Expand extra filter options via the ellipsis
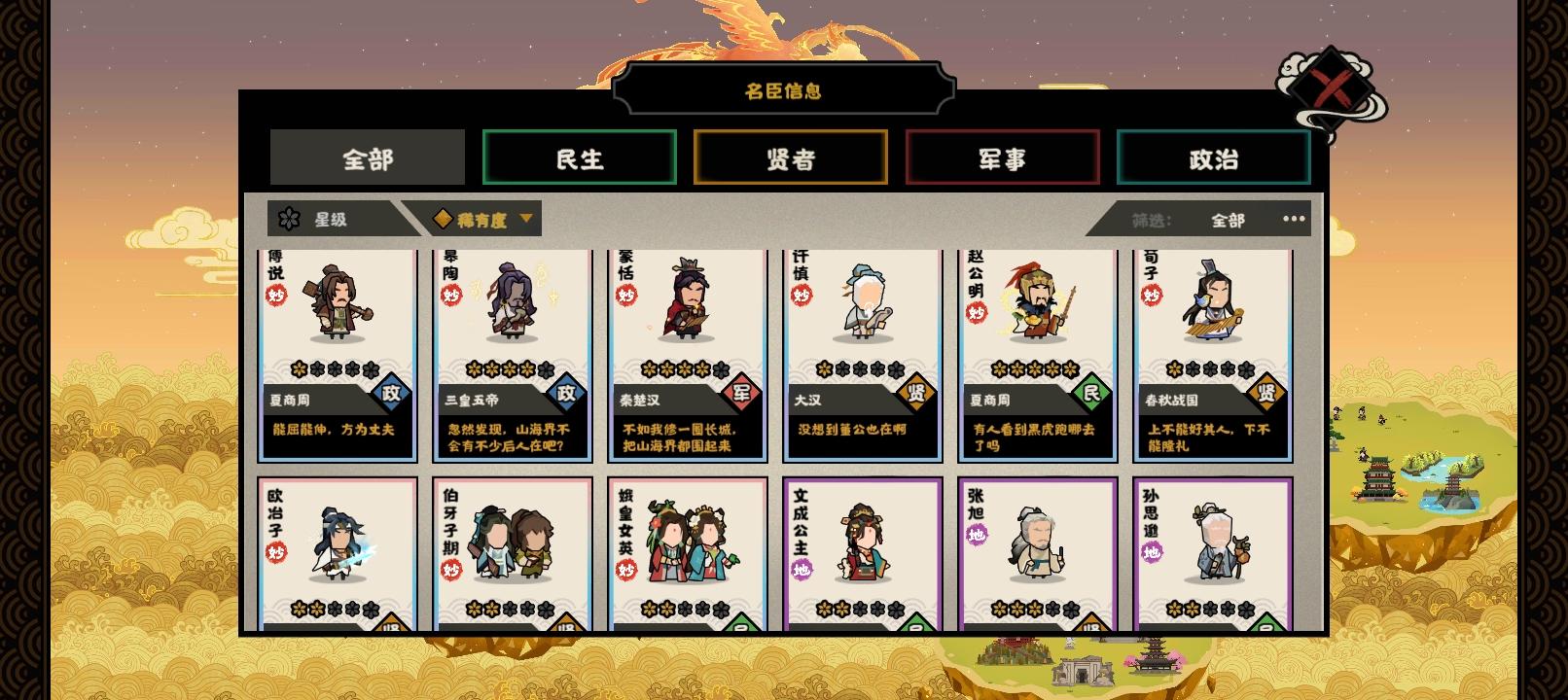 click(1294, 220)
